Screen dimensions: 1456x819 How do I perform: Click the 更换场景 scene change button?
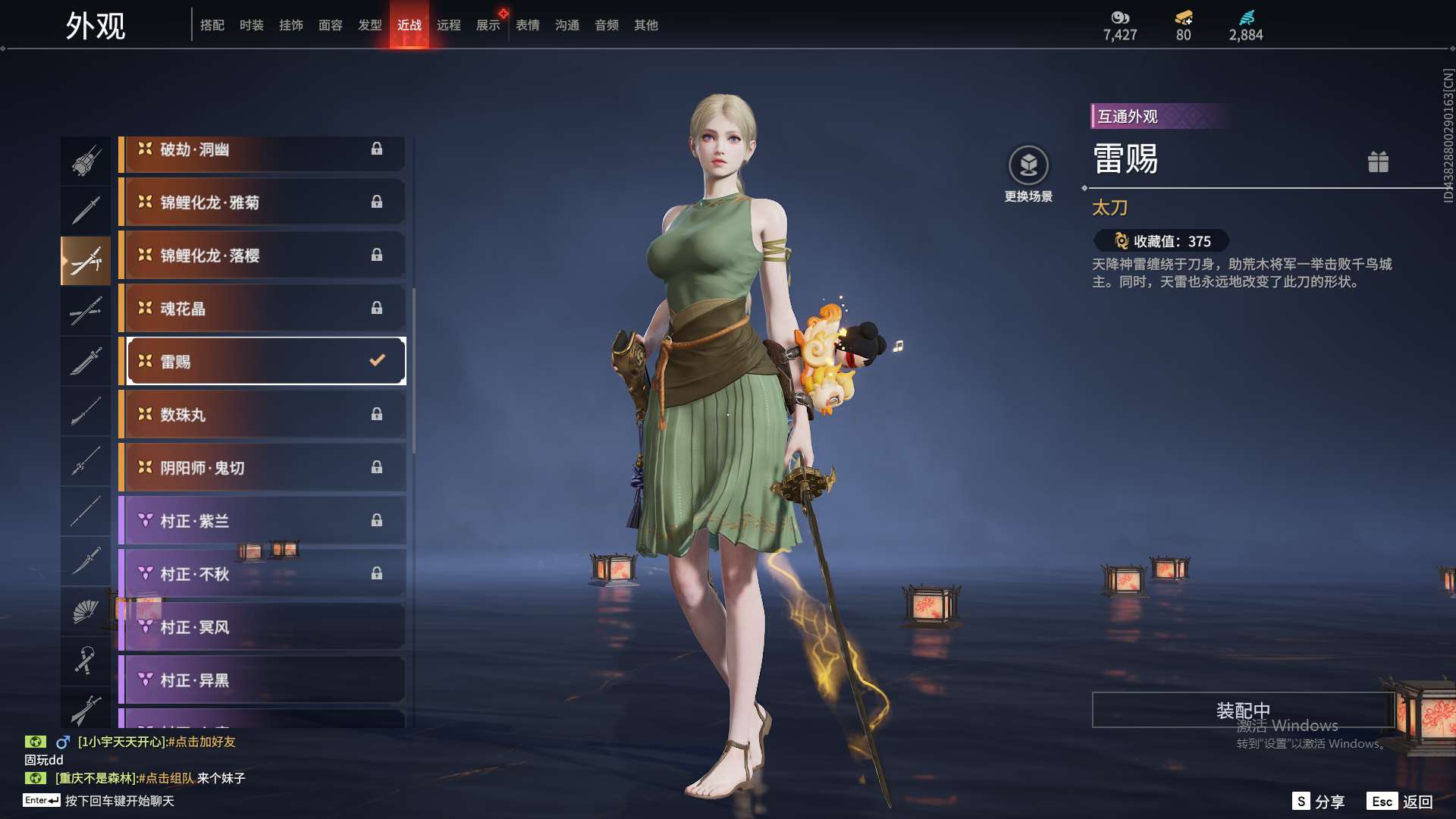coord(1028,174)
